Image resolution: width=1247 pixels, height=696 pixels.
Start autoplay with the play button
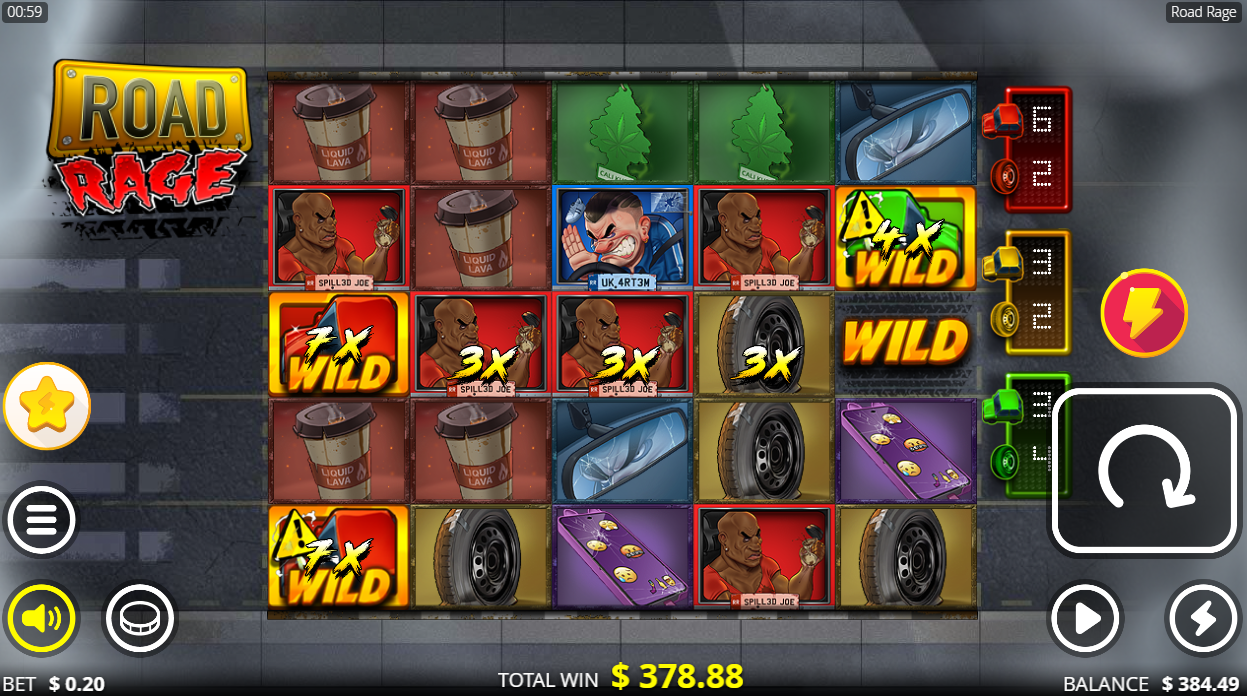(x=1084, y=619)
